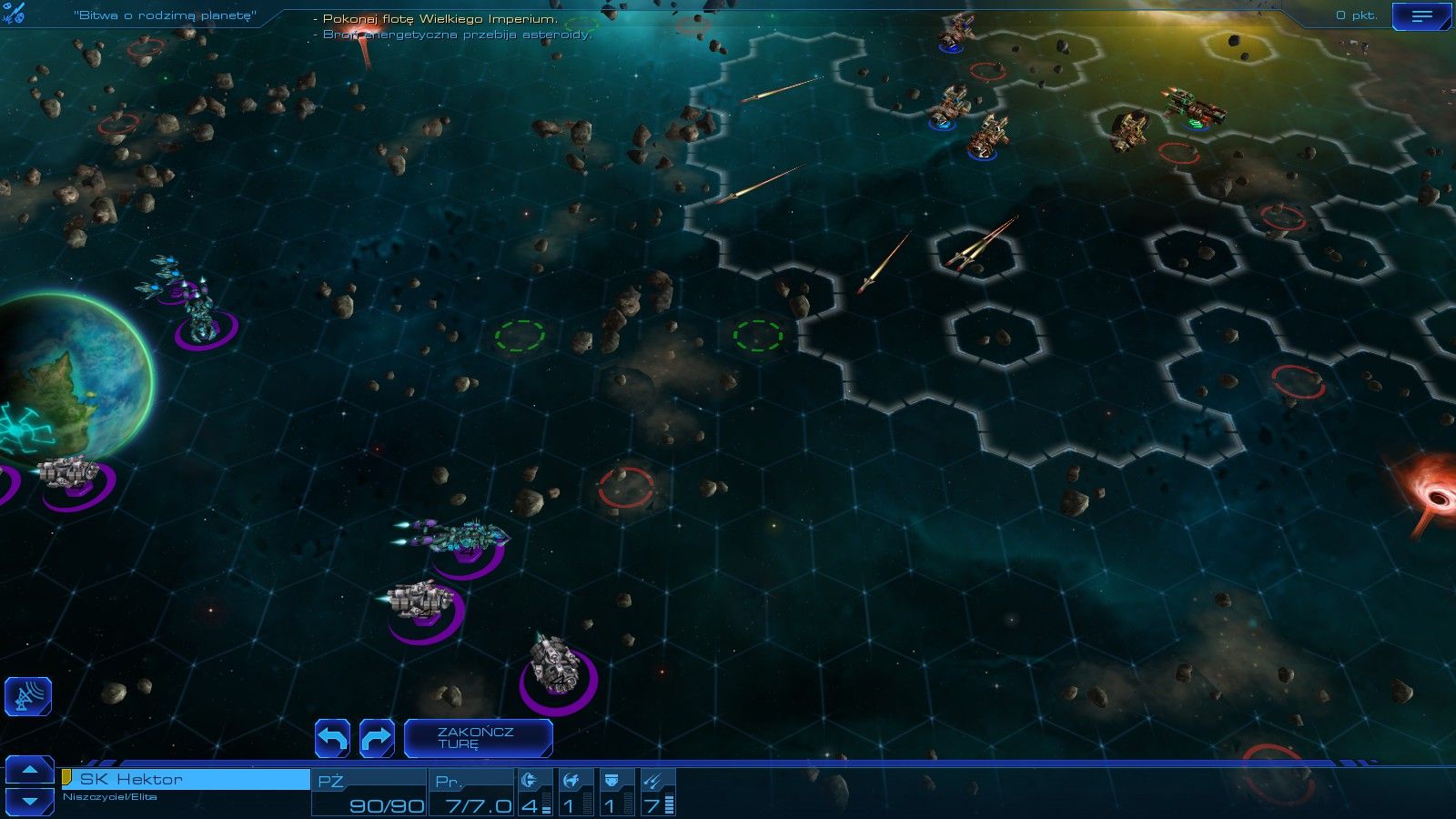Expand details on the Pr. 7/7.0 movement panel
The height and width of the screenshot is (819, 1456).
pos(470,790)
